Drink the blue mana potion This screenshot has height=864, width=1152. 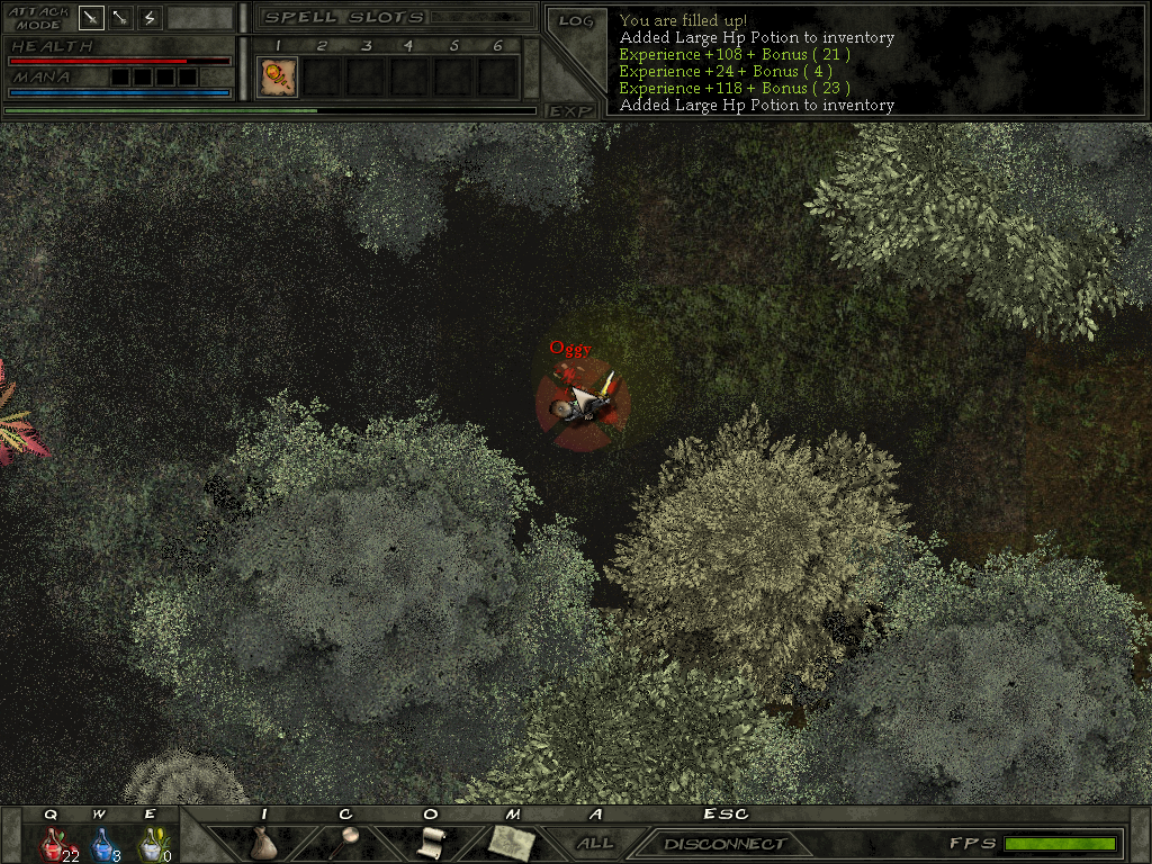(101, 845)
